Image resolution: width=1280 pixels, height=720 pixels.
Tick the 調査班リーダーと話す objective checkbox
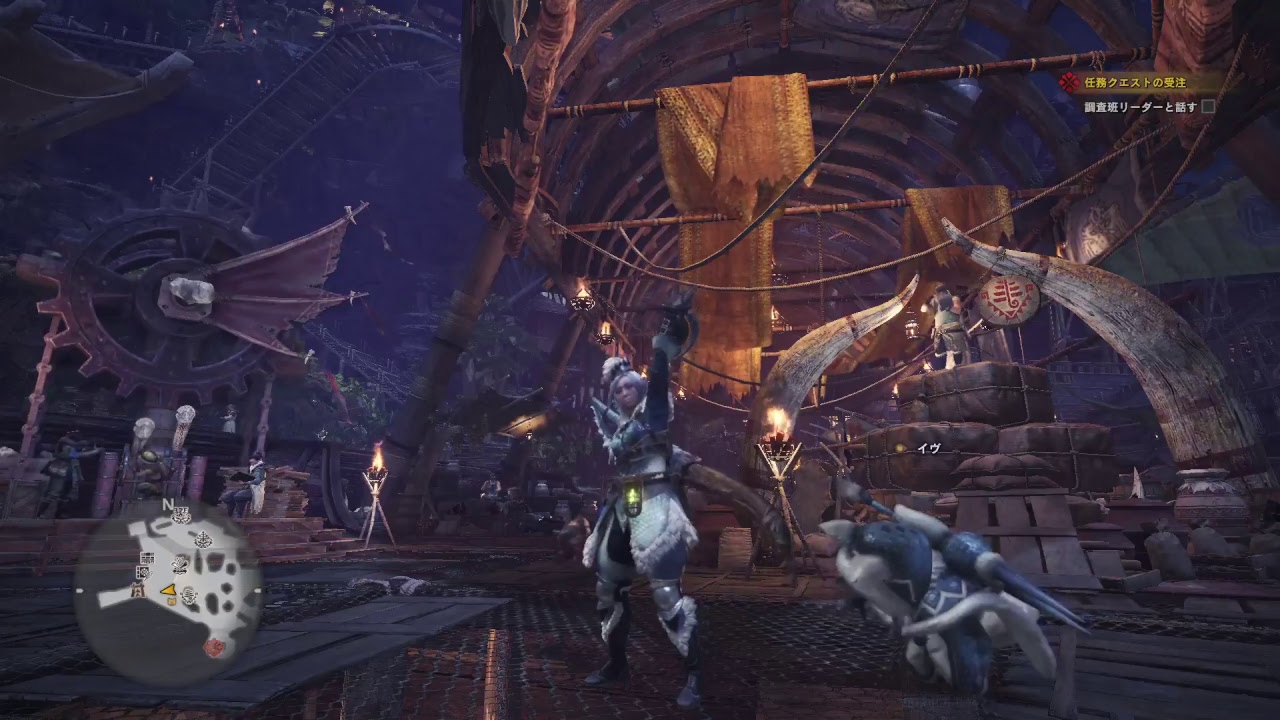pos(1208,106)
